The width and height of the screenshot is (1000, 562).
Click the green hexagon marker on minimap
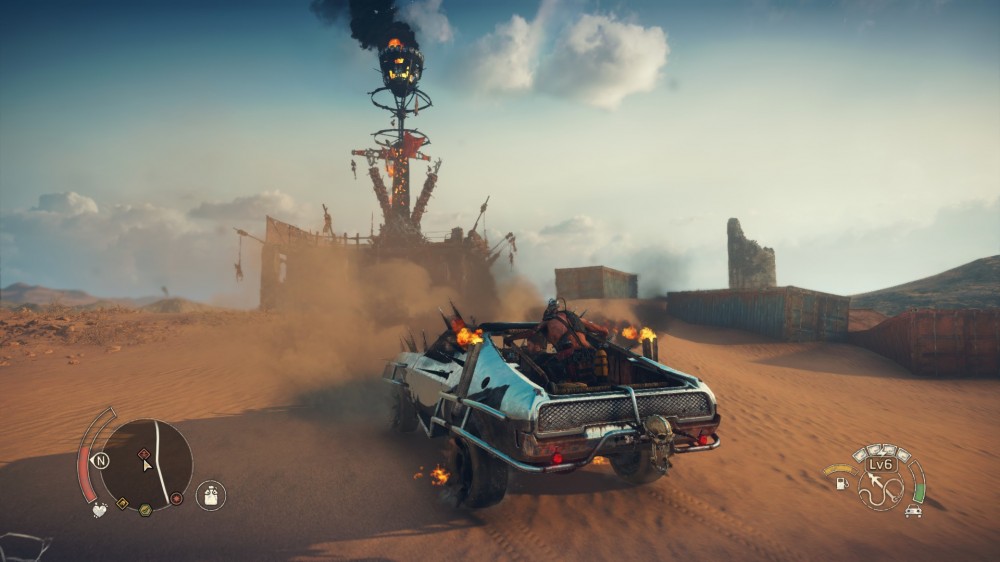[x=145, y=510]
